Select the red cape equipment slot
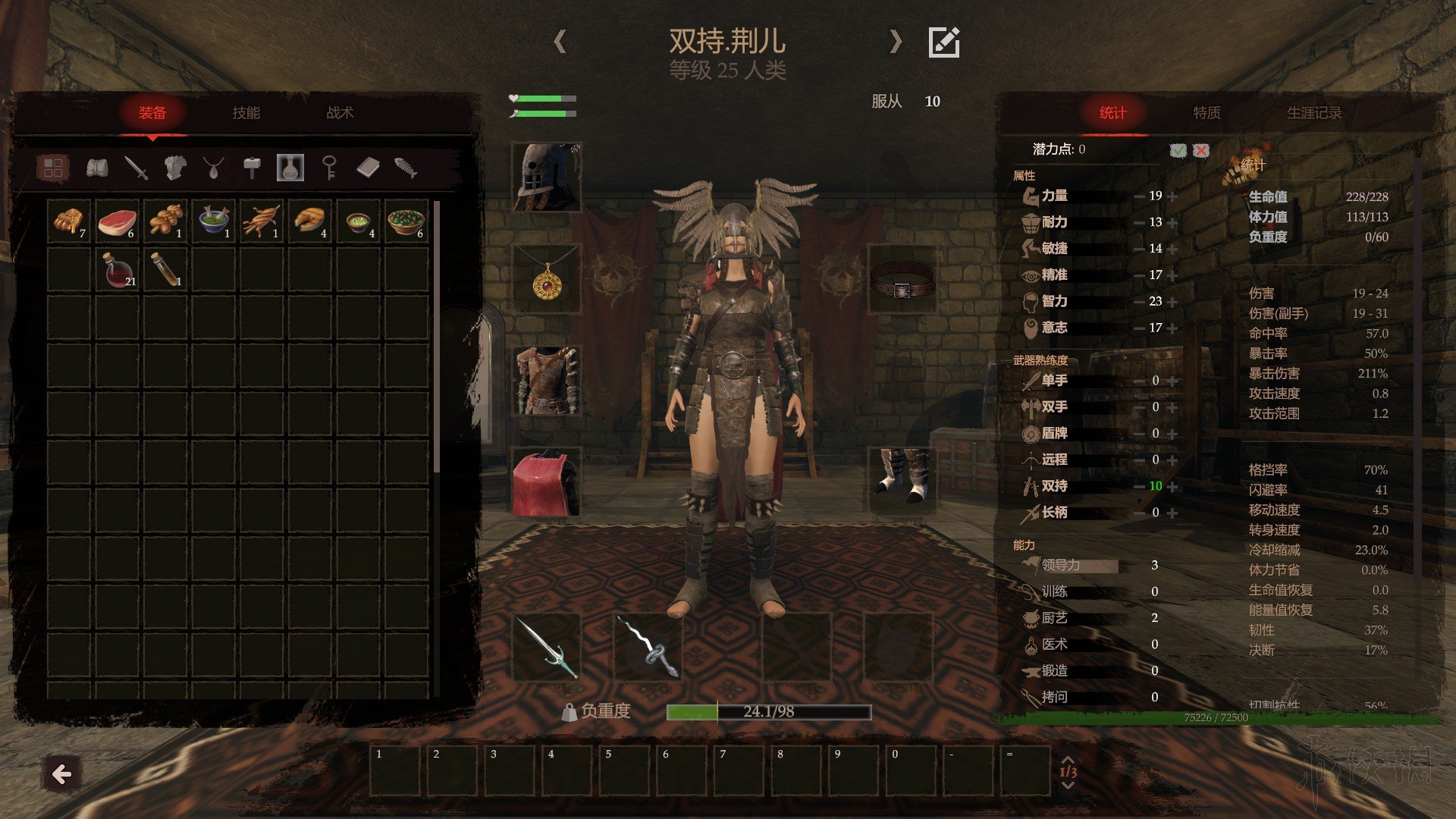This screenshot has width=1456, height=819. coord(546,484)
